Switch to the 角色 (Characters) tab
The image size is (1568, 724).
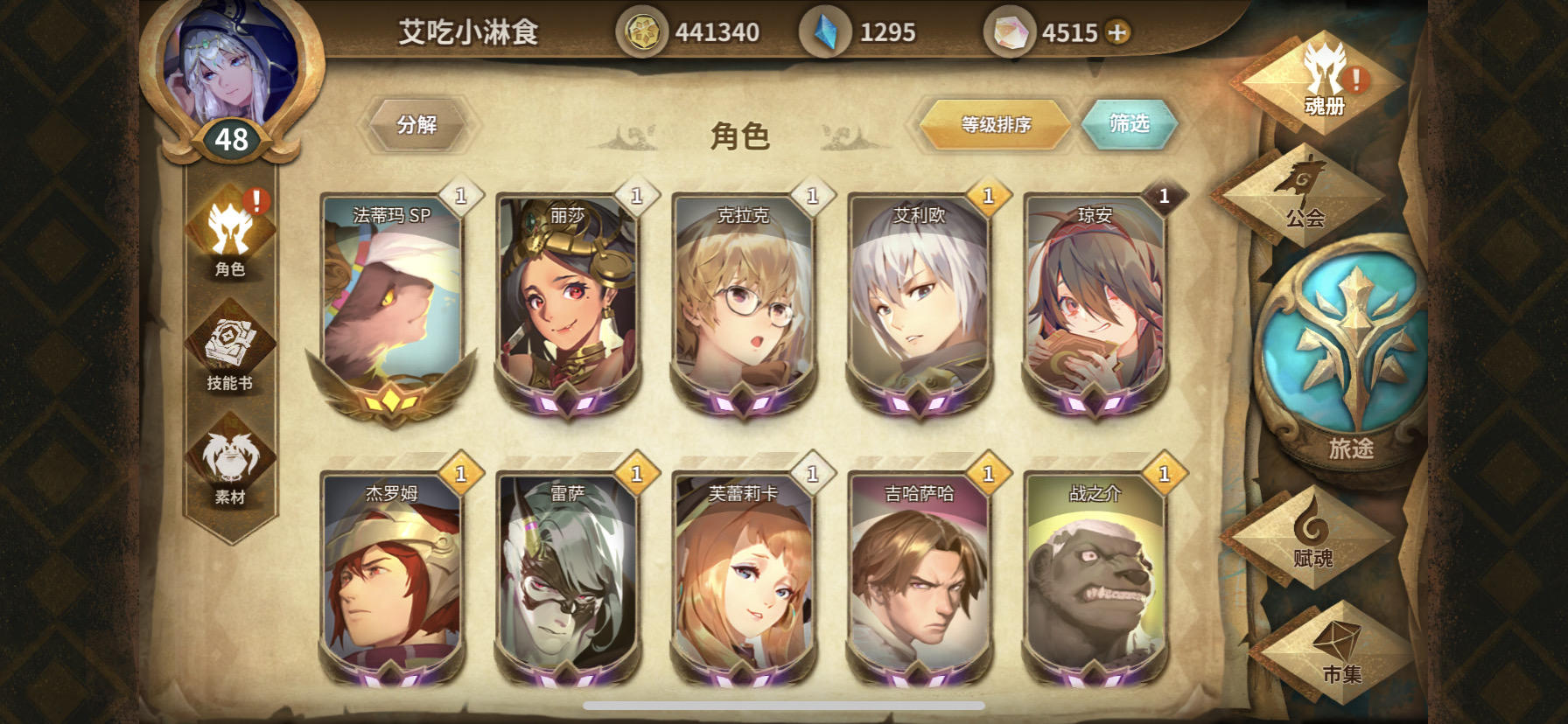231,240
